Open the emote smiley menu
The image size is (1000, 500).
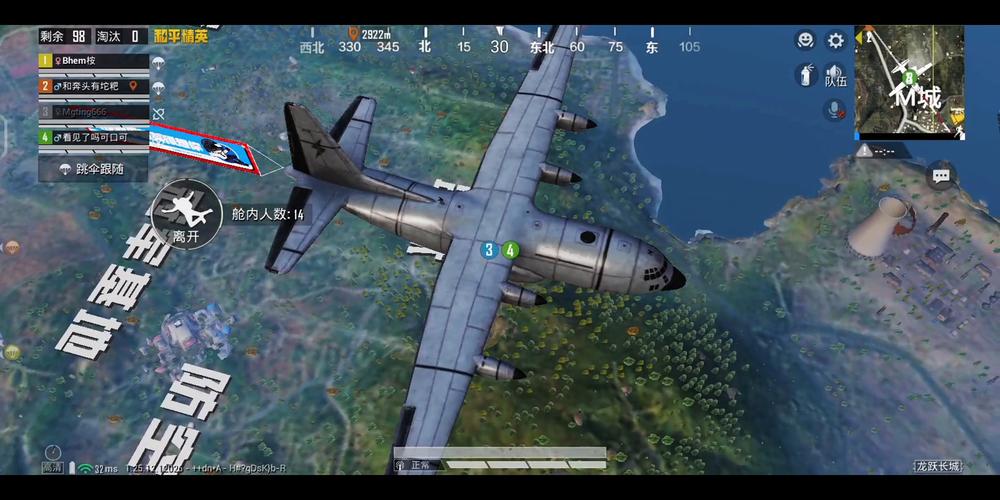(805, 40)
